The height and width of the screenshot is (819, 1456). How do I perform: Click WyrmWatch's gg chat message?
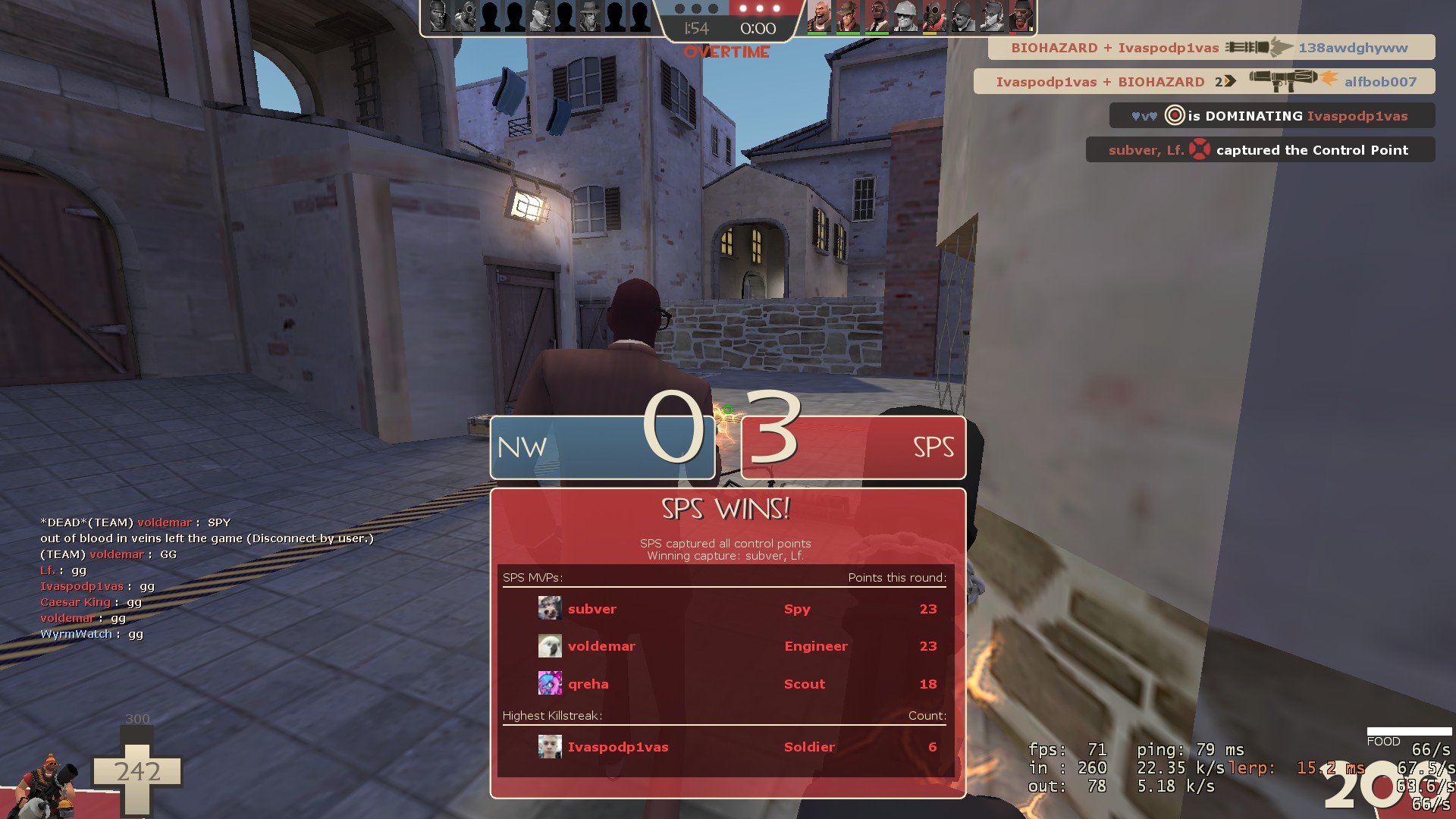pyautogui.click(x=92, y=634)
